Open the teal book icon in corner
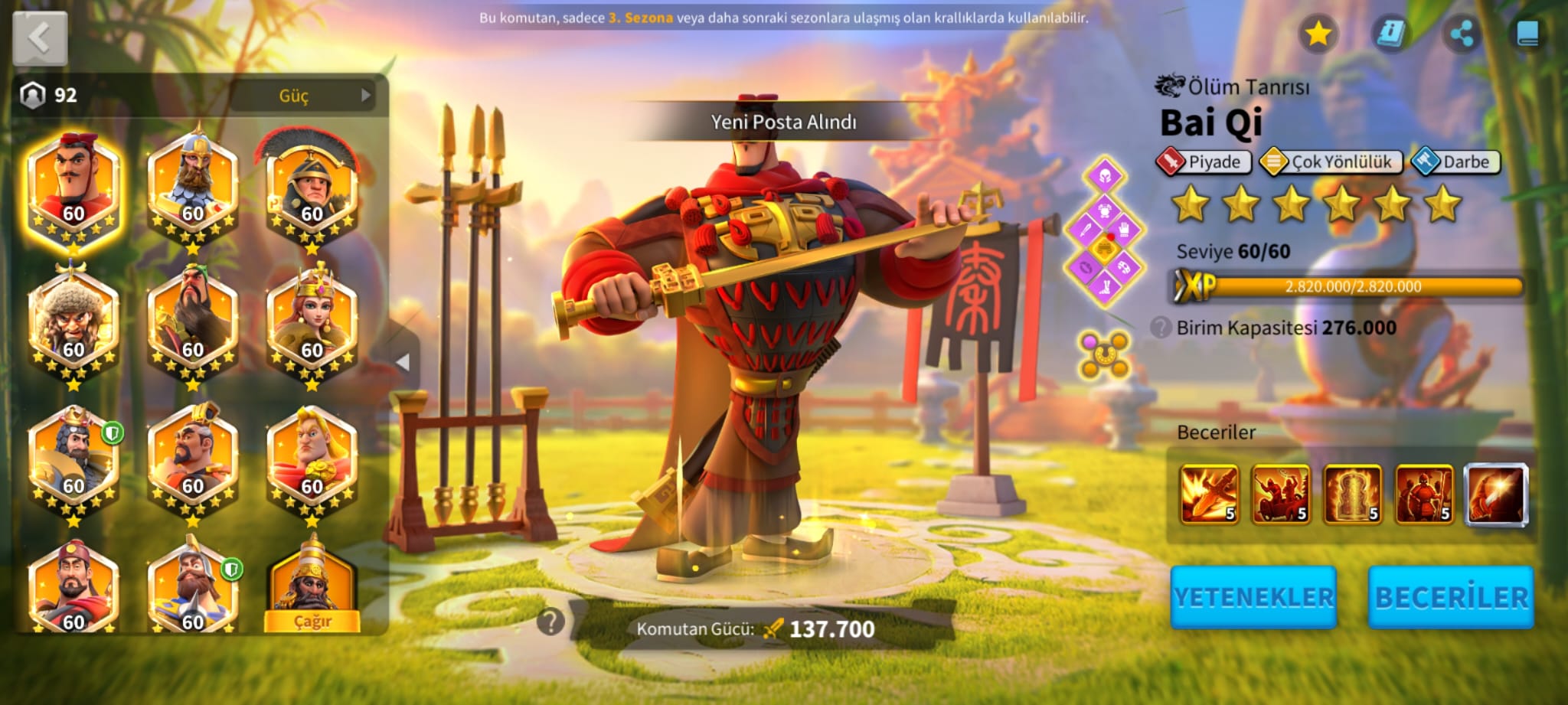 point(1527,34)
